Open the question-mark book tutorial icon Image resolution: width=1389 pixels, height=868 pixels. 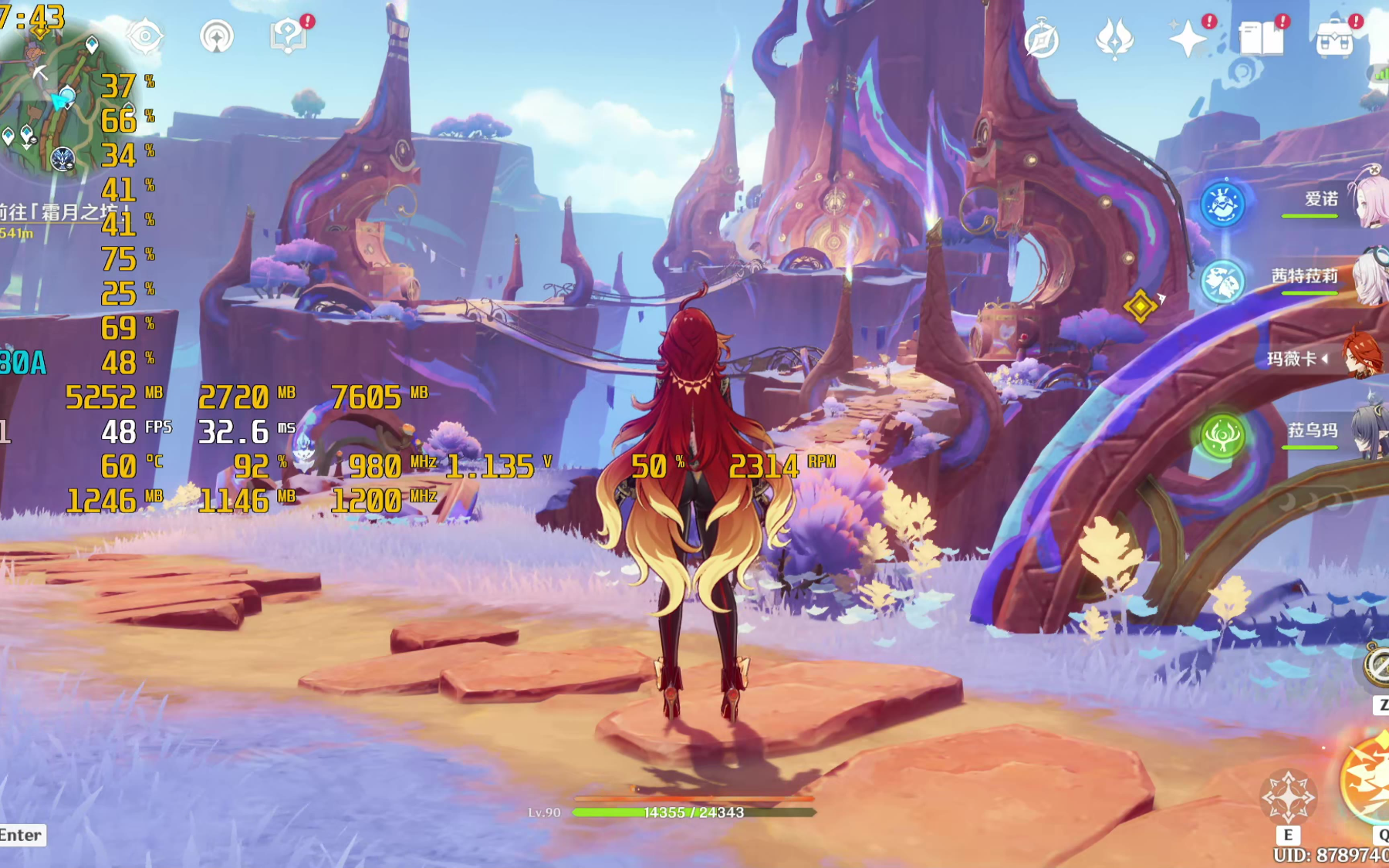point(288,35)
